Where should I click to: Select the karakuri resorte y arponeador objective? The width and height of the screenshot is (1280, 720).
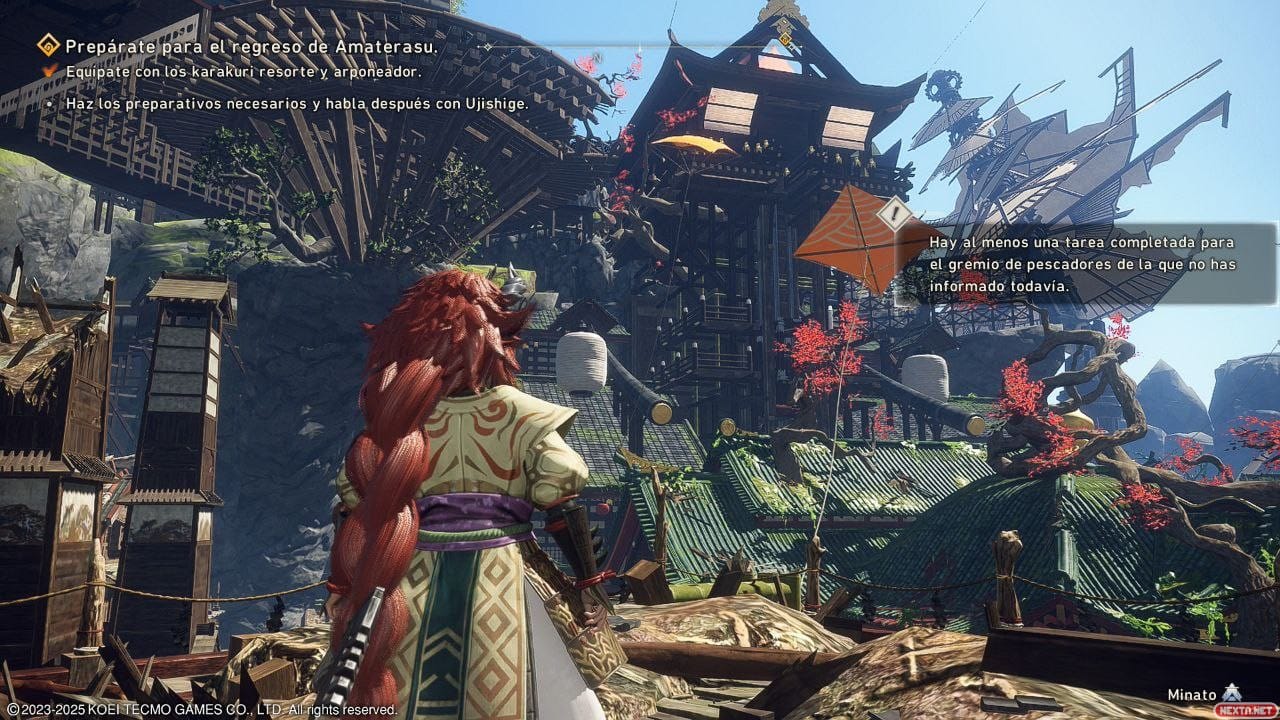pyautogui.click(x=243, y=72)
